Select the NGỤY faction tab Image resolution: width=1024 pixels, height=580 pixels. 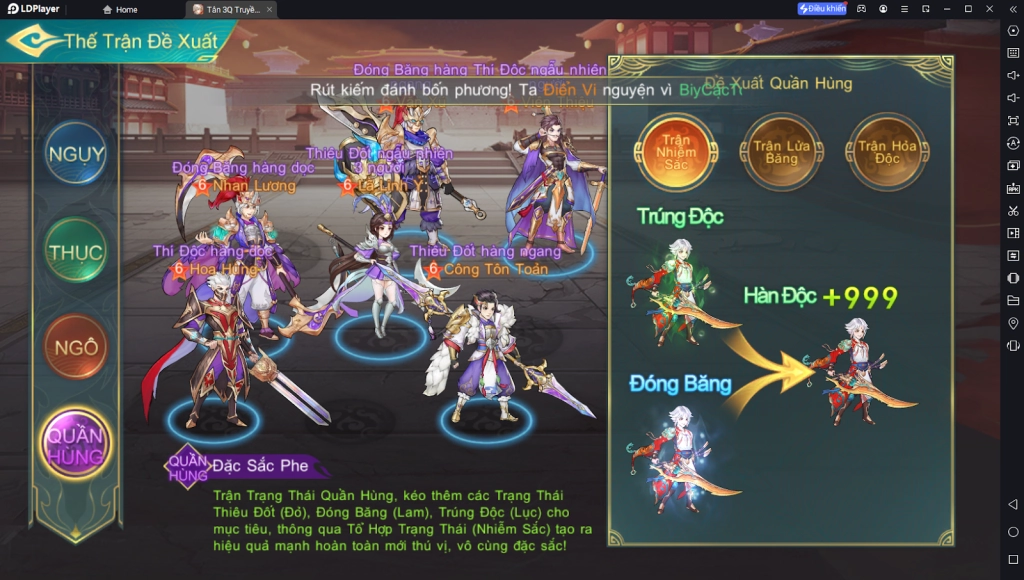tap(77, 155)
